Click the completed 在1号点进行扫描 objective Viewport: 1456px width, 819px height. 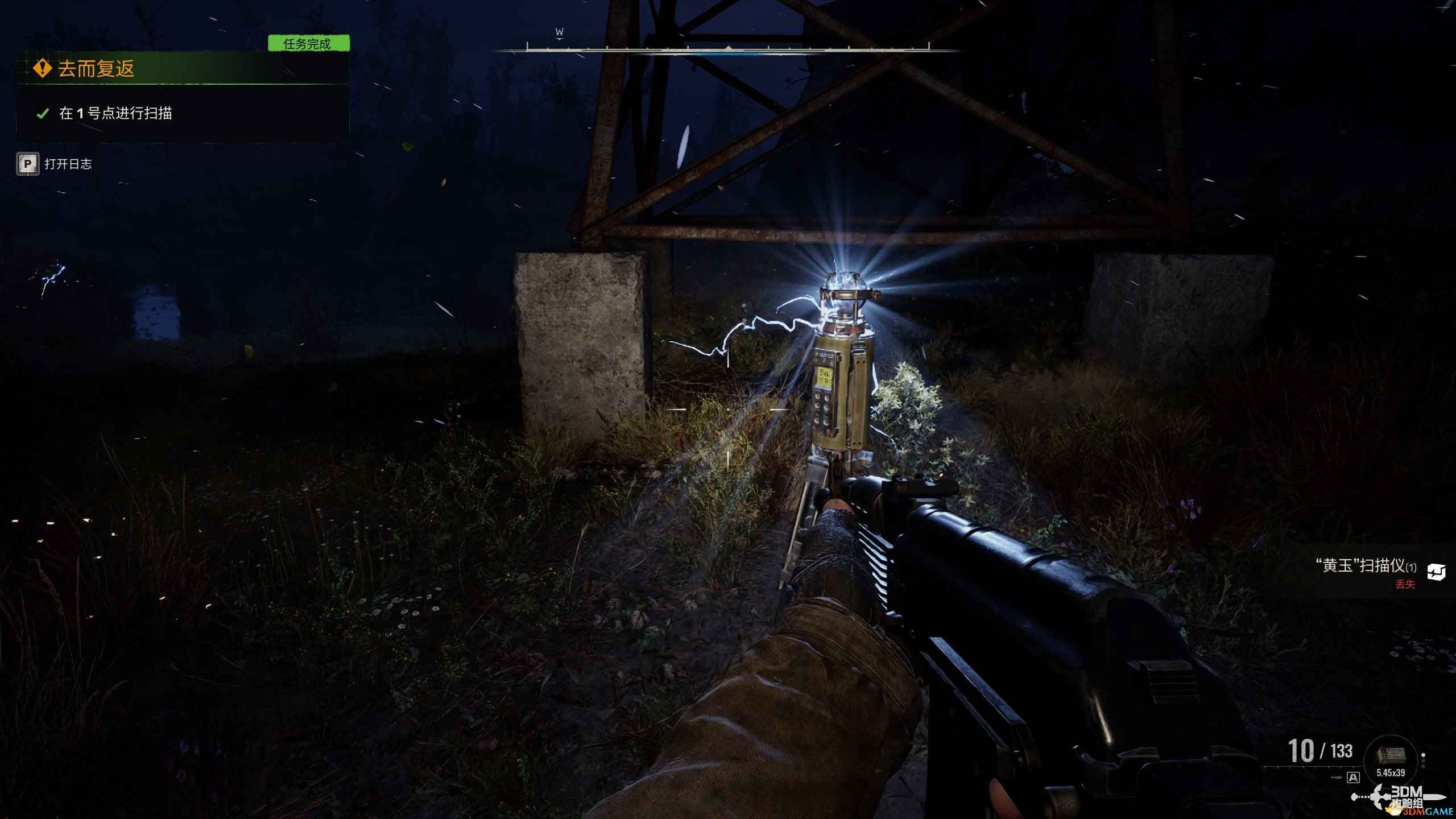(x=115, y=113)
